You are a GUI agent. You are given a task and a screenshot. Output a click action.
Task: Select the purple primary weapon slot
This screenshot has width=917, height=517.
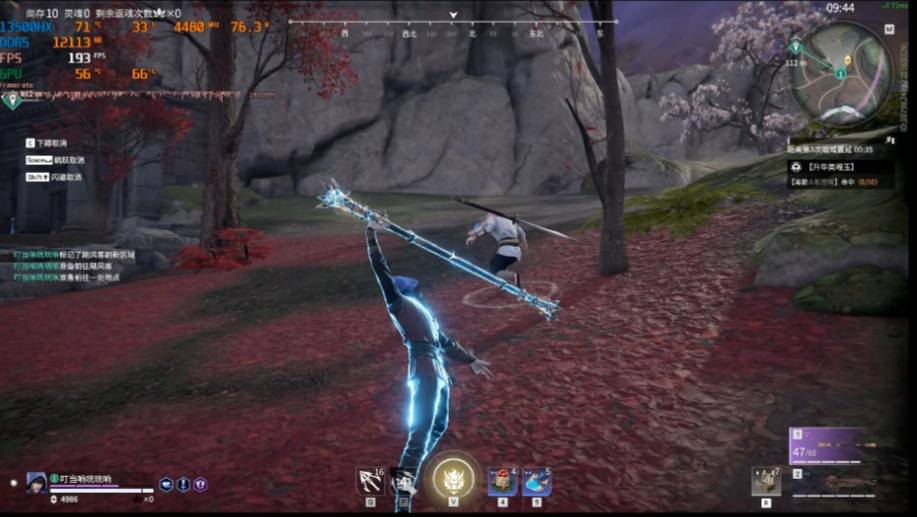[x=828, y=445]
